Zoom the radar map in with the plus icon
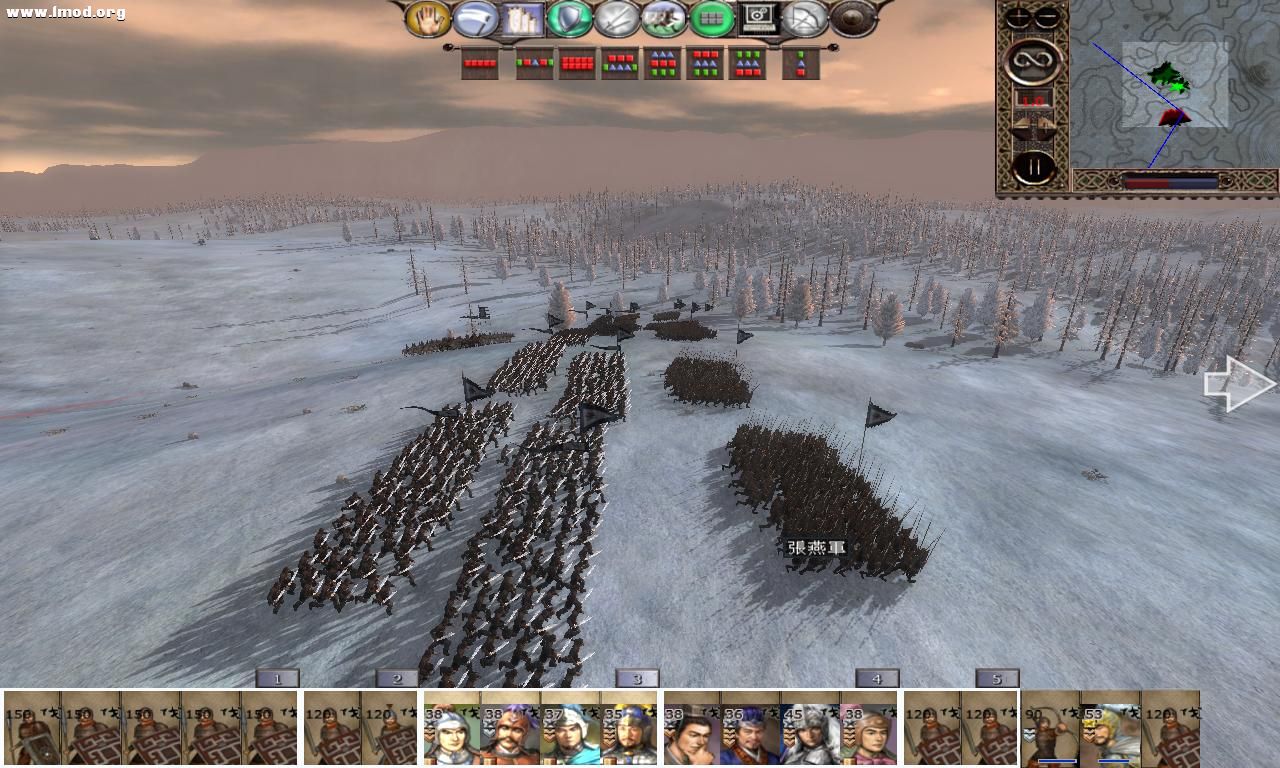 (1016, 16)
